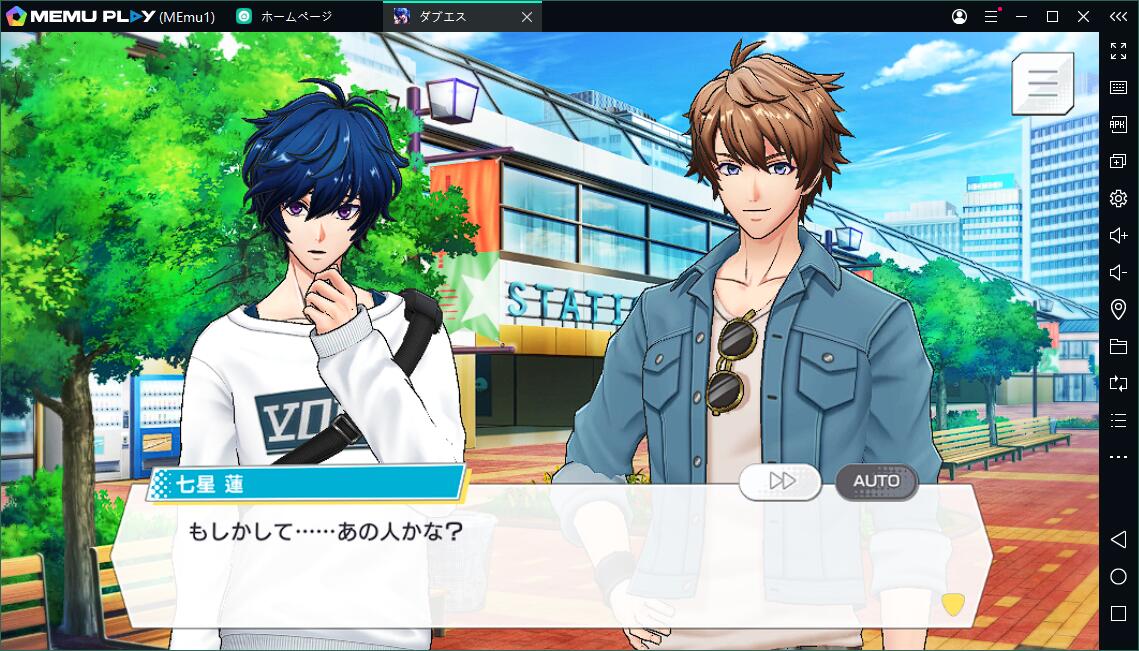
Task: Advance dialogue with the yellow arrow
Action: point(953,604)
